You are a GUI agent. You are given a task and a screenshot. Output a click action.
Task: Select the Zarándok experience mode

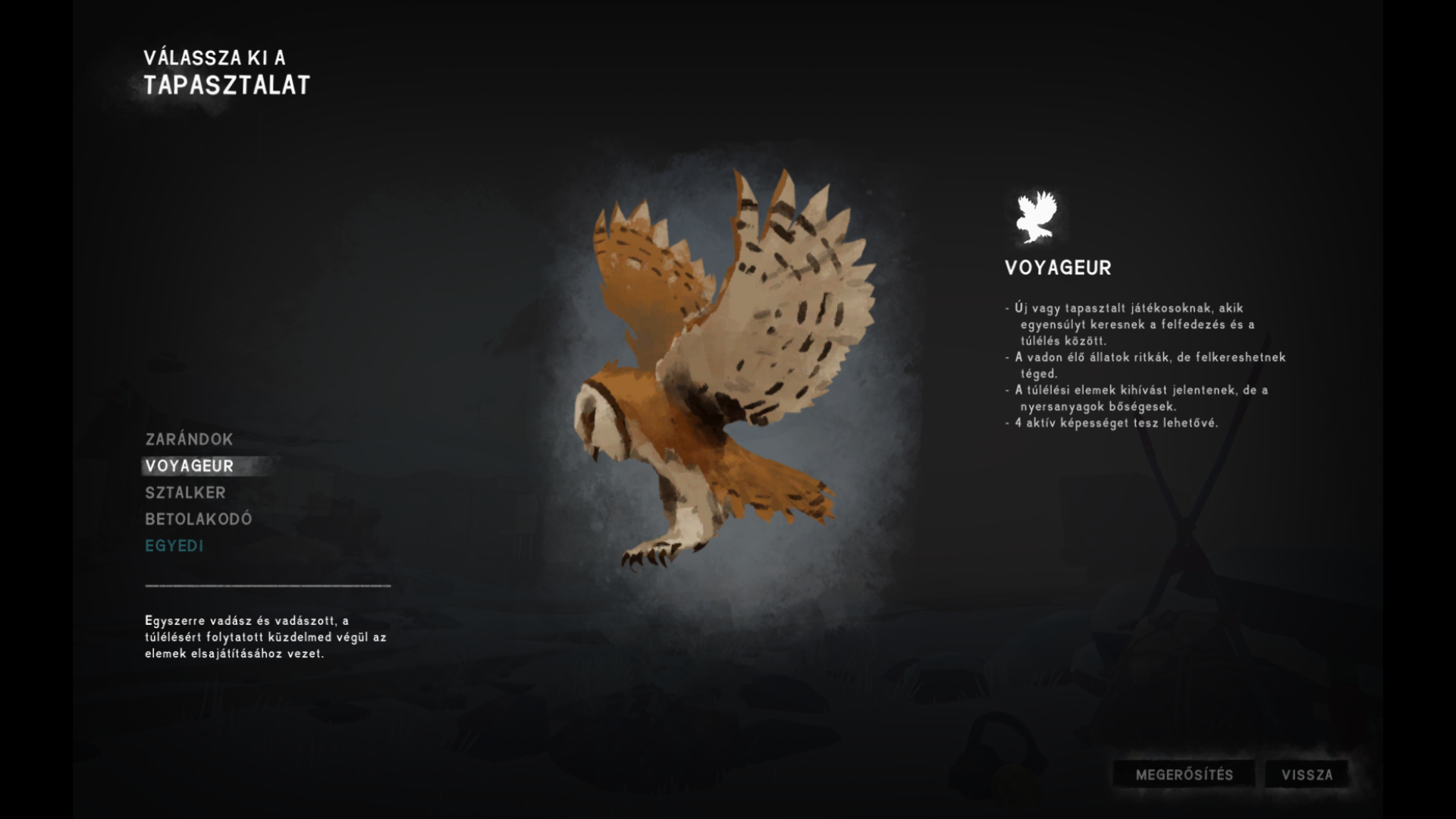[189, 439]
